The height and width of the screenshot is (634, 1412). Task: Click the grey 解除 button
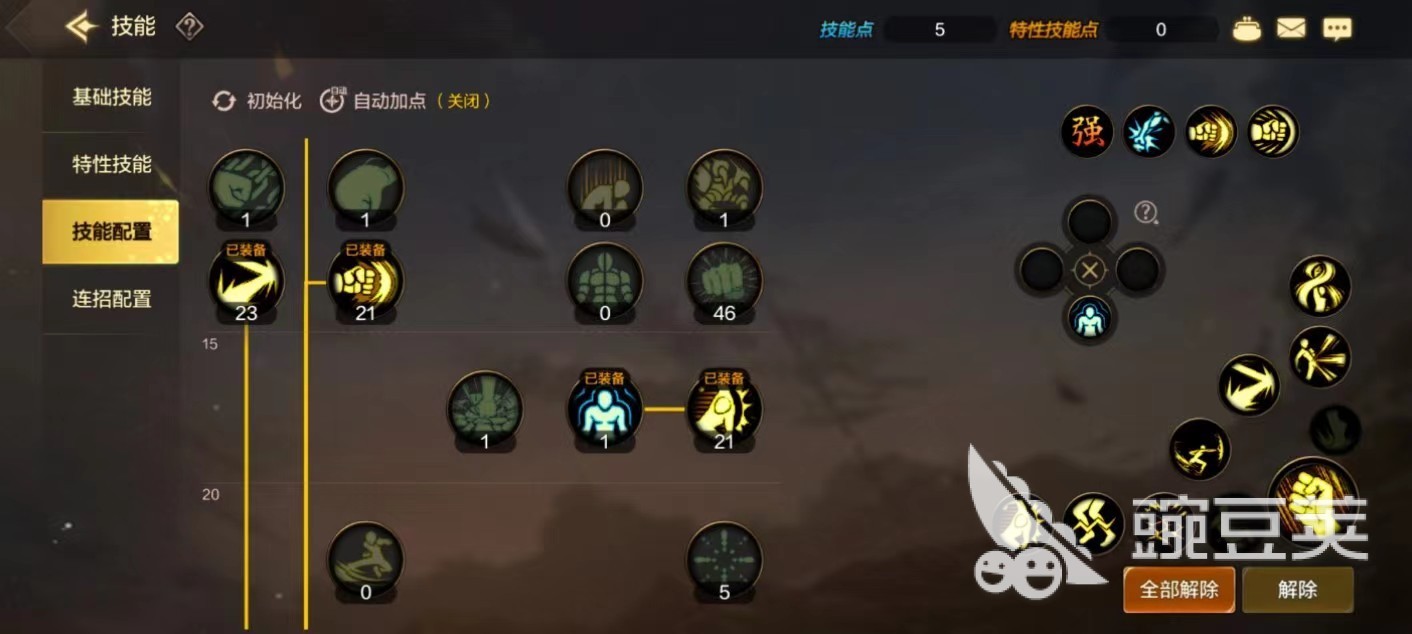[x=1297, y=590]
